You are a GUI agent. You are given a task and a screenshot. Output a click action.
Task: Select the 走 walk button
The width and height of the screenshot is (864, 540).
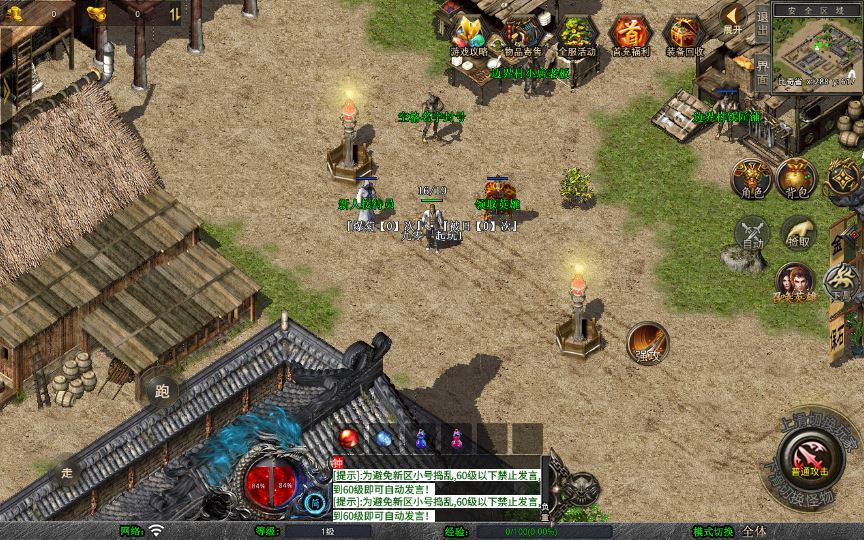(68, 471)
